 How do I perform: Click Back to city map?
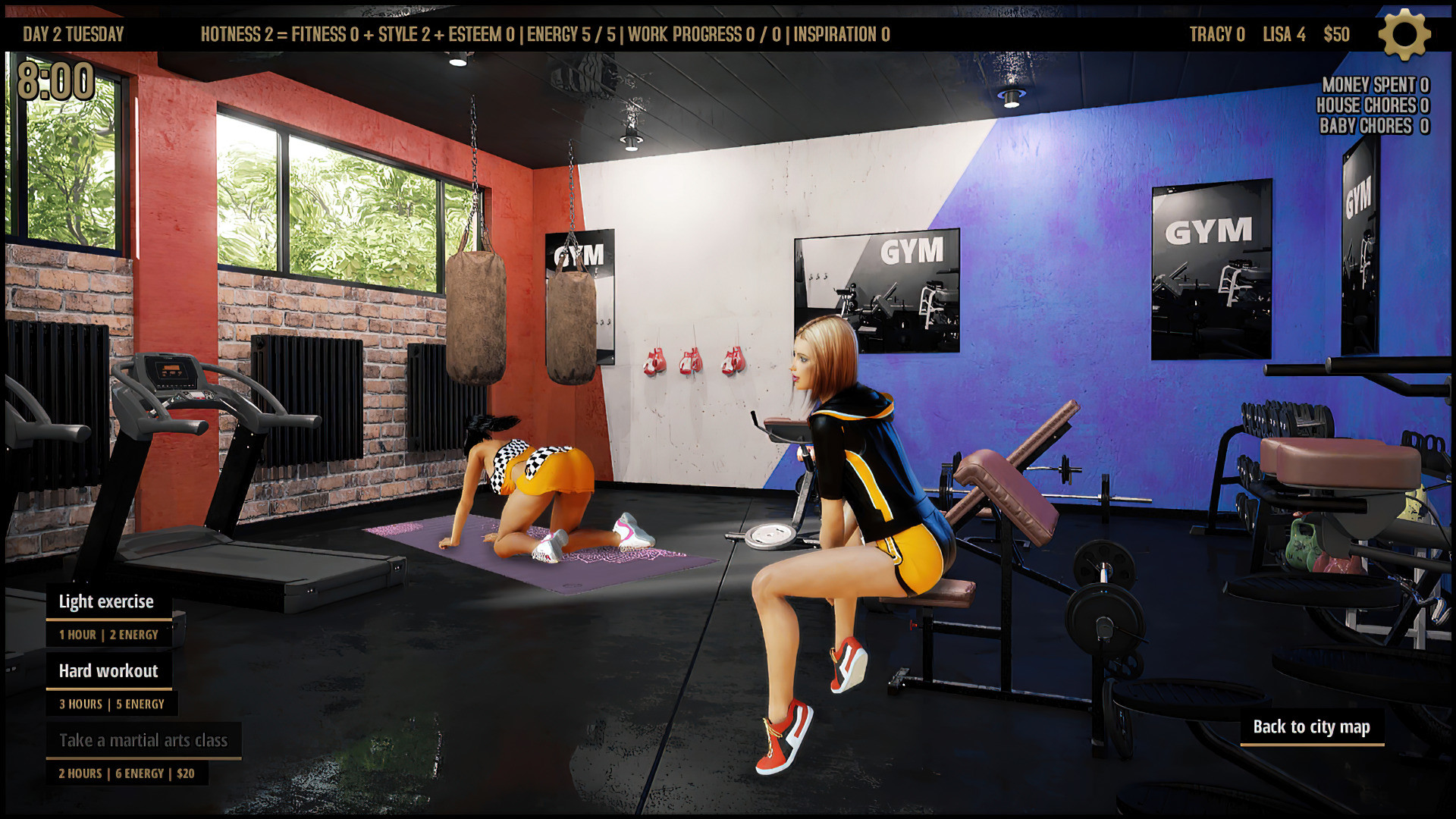(x=1313, y=727)
